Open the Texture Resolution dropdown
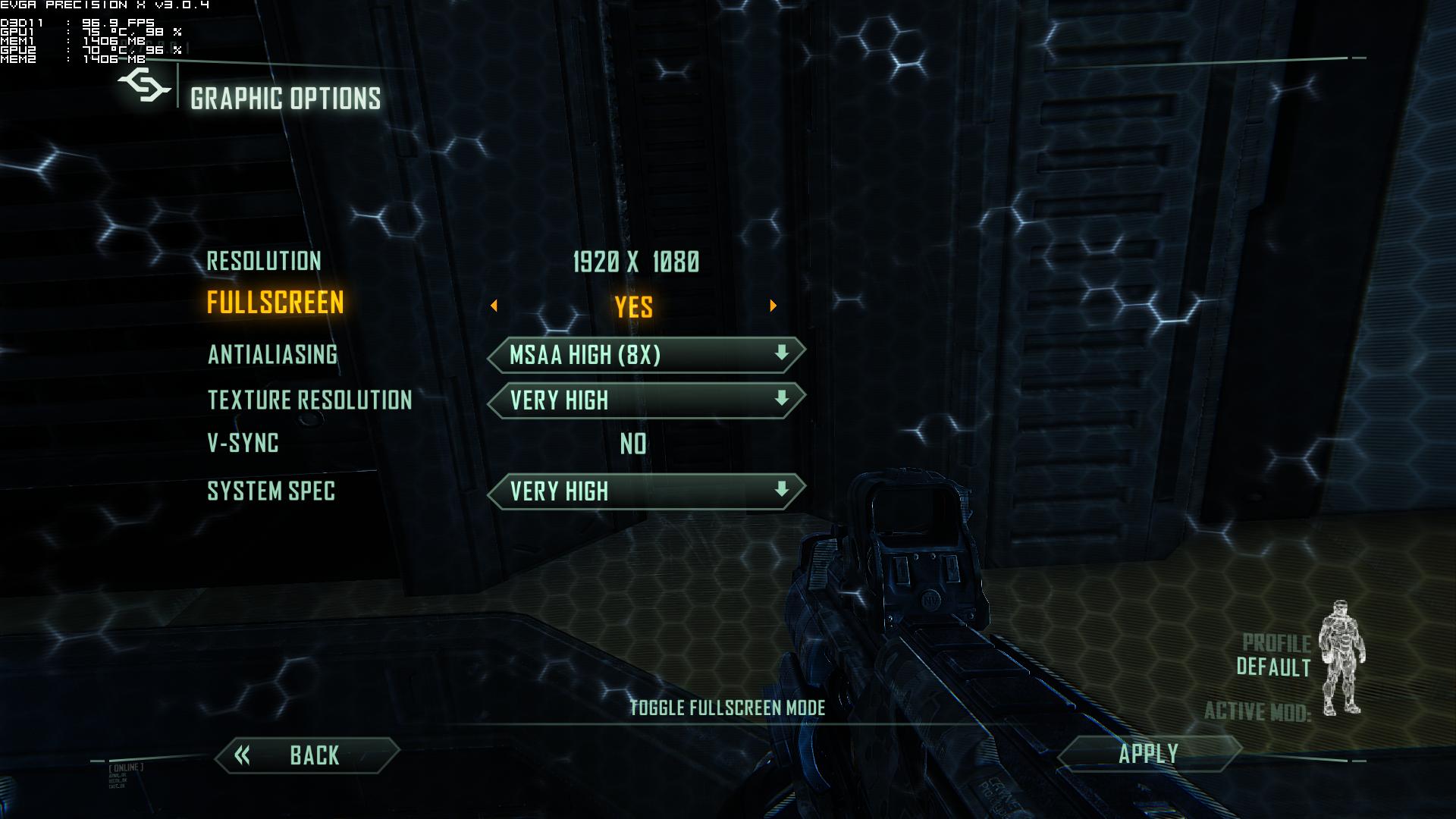The image size is (1456, 819). [x=646, y=400]
